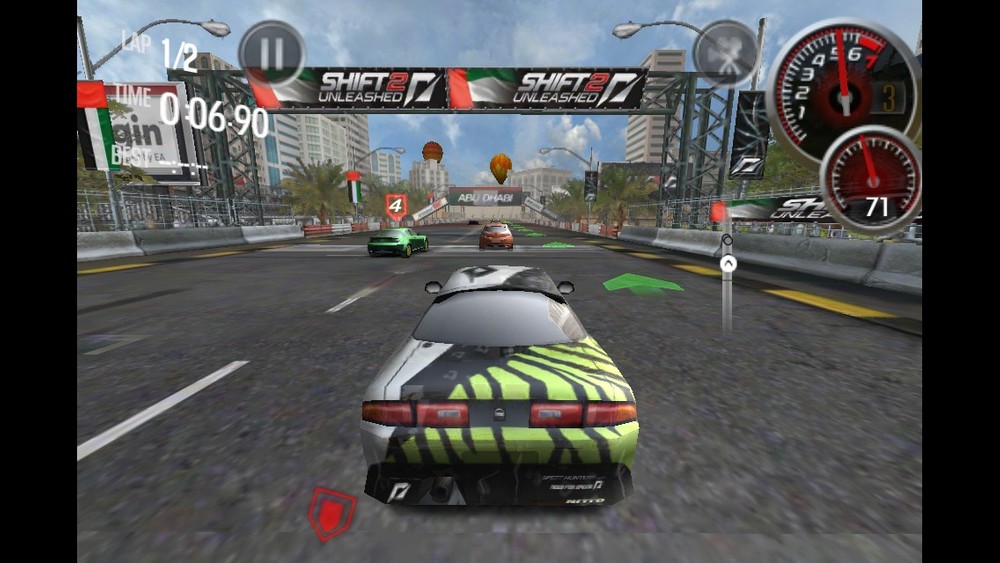This screenshot has height=563, width=1000.
Task: Pause the race with the pause button
Action: (271, 53)
